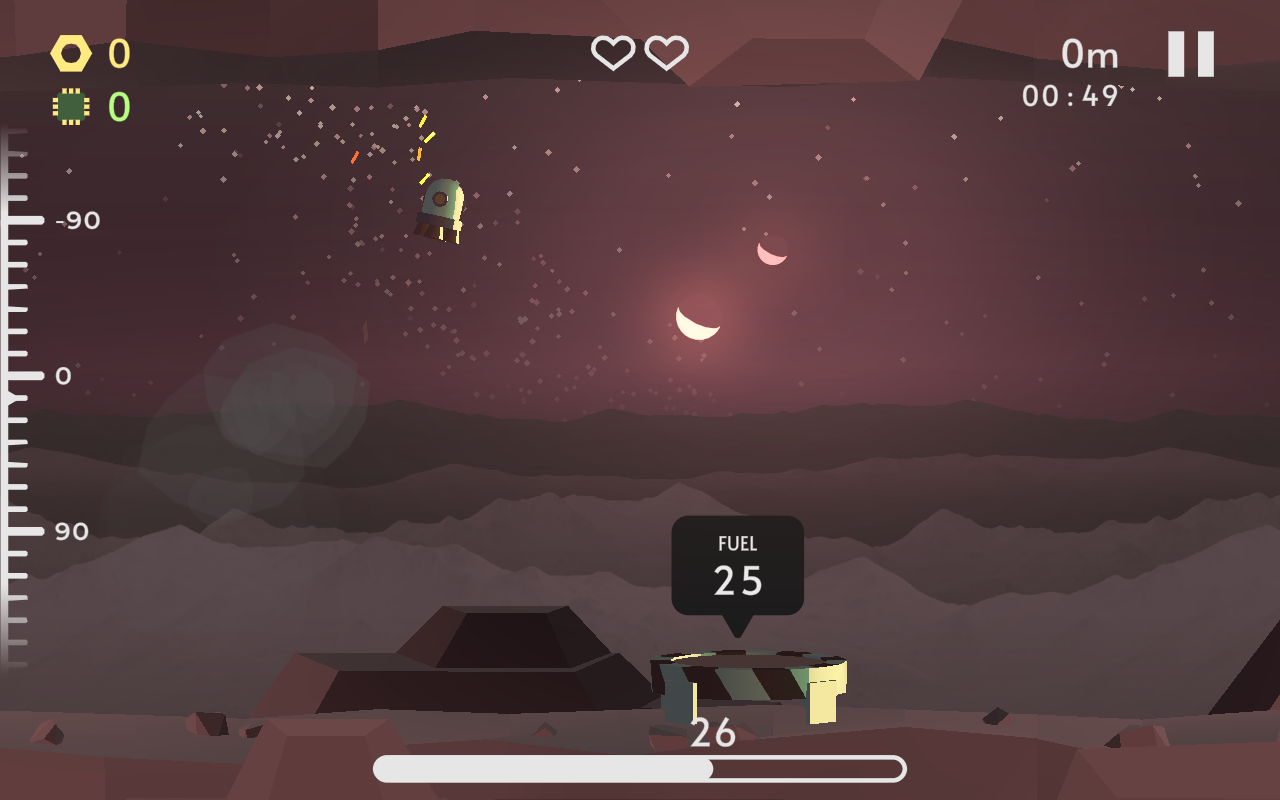Pause the game with the pause button
This screenshot has height=800, width=1280.
click(x=1190, y=54)
